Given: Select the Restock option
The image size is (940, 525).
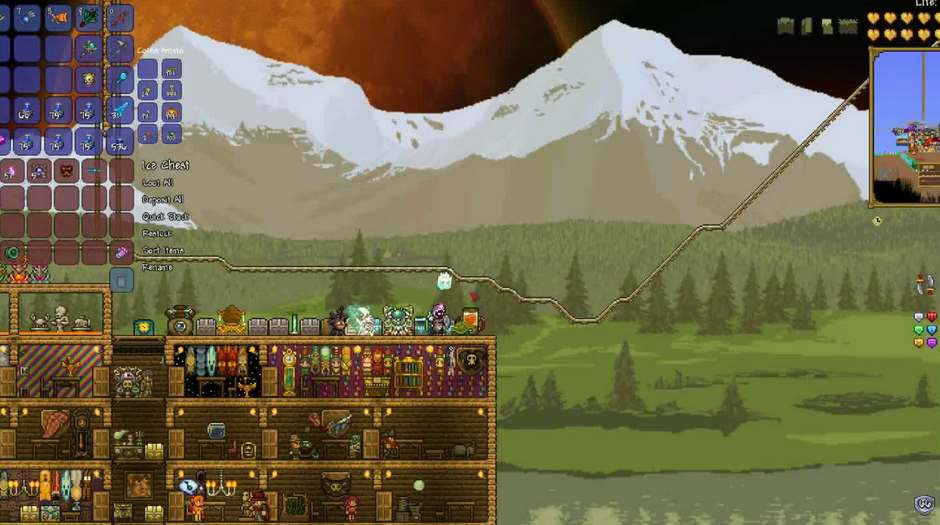Looking at the screenshot, I should [157, 234].
